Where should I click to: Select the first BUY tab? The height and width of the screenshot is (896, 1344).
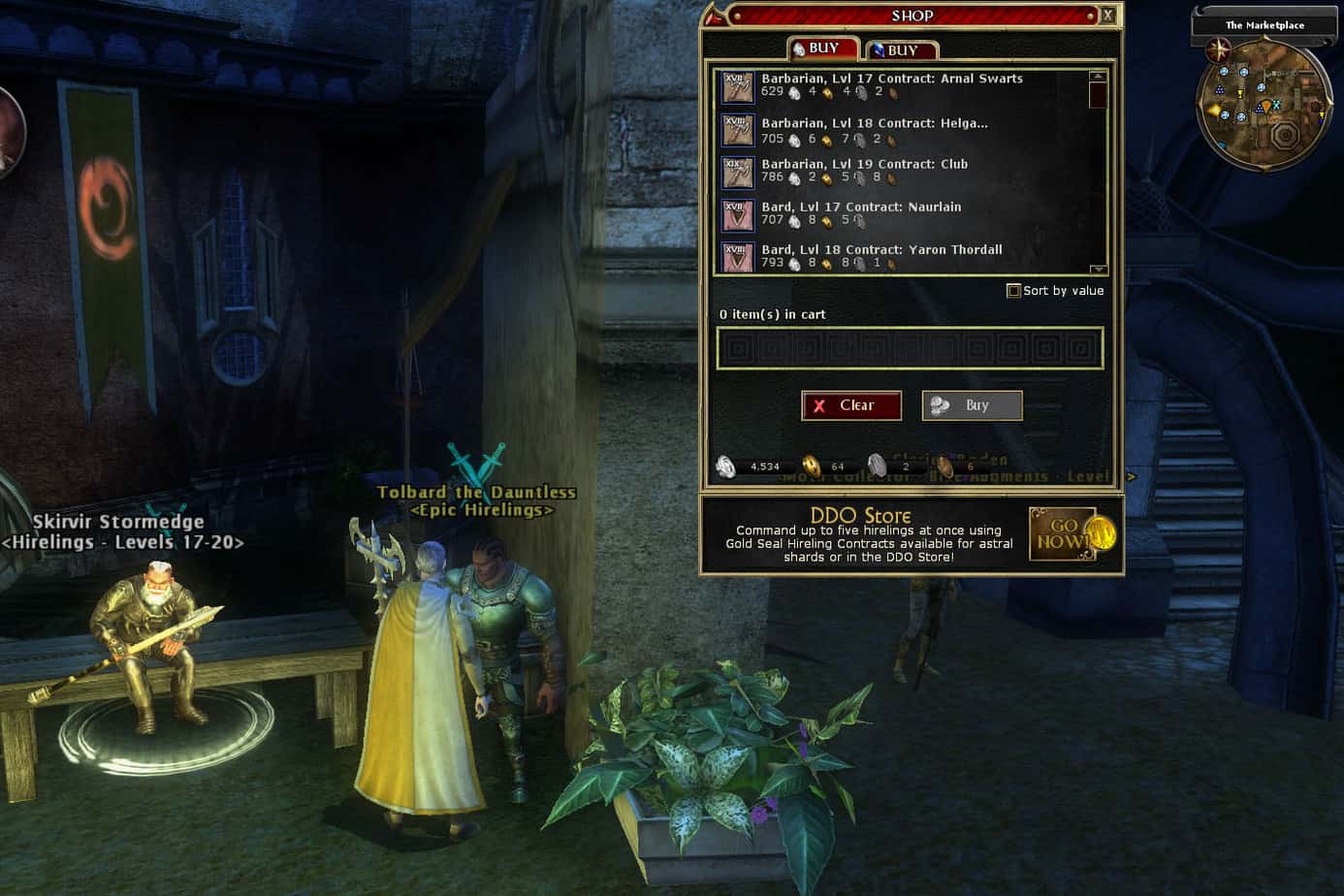(x=822, y=46)
